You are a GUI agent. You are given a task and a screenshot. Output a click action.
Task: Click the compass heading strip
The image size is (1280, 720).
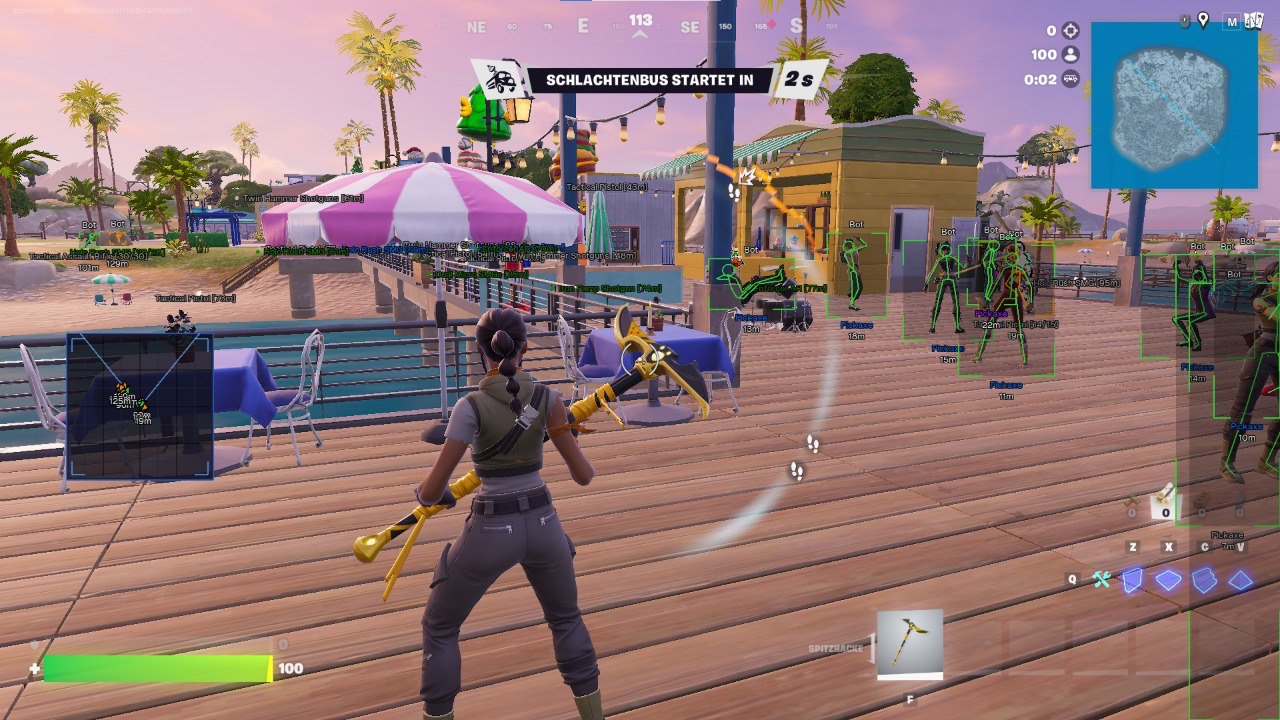(640, 25)
